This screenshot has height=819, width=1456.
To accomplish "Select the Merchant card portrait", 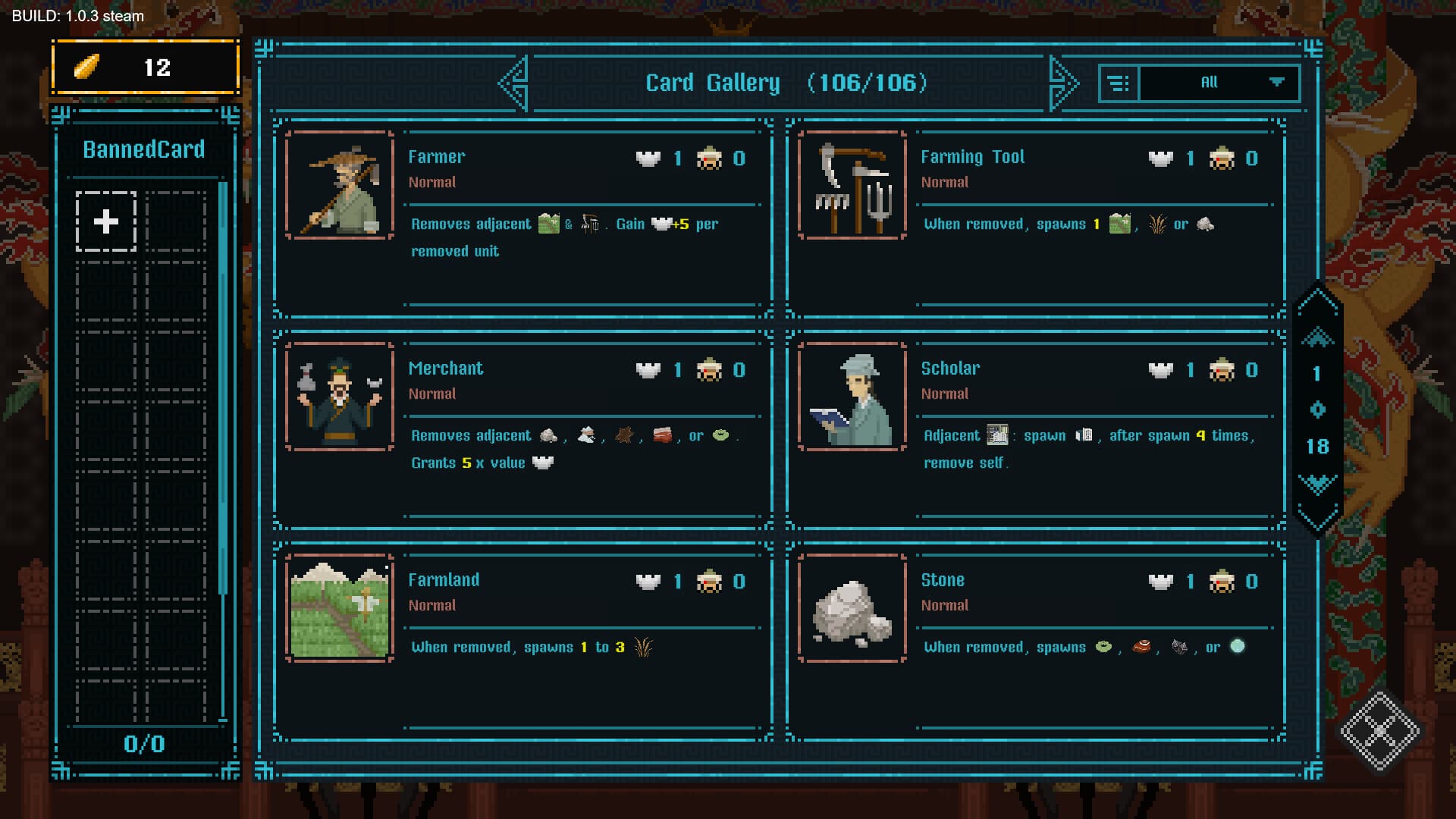I will click(339, 397).
